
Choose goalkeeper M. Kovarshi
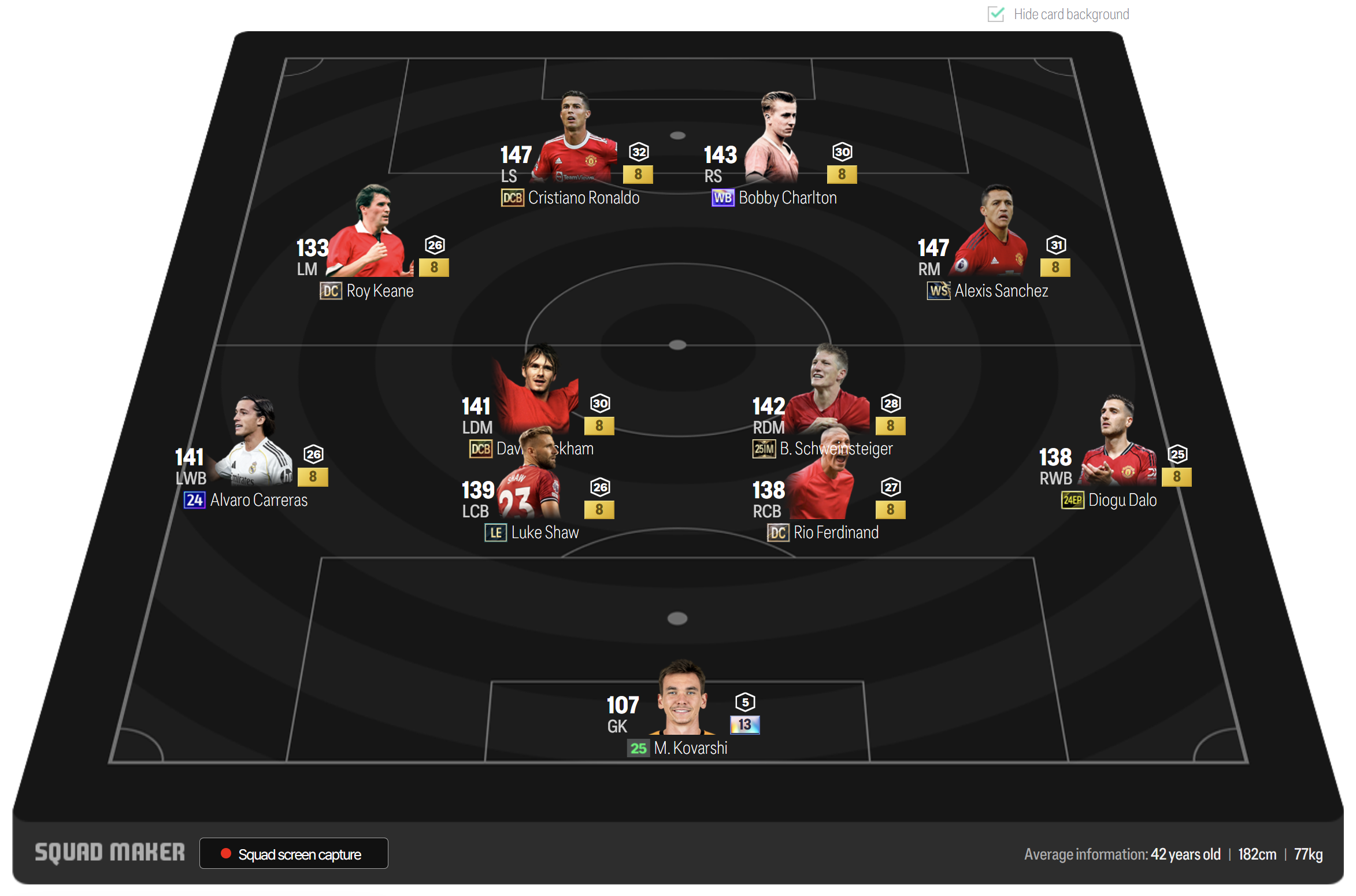(x=683, y=699)
